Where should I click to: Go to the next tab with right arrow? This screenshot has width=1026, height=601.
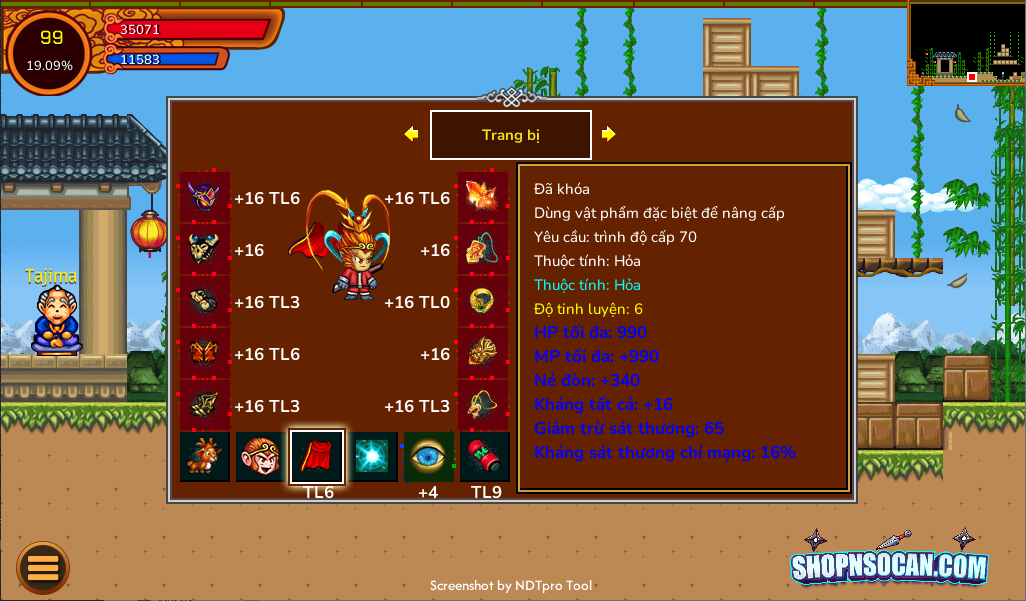coord(608,134)
